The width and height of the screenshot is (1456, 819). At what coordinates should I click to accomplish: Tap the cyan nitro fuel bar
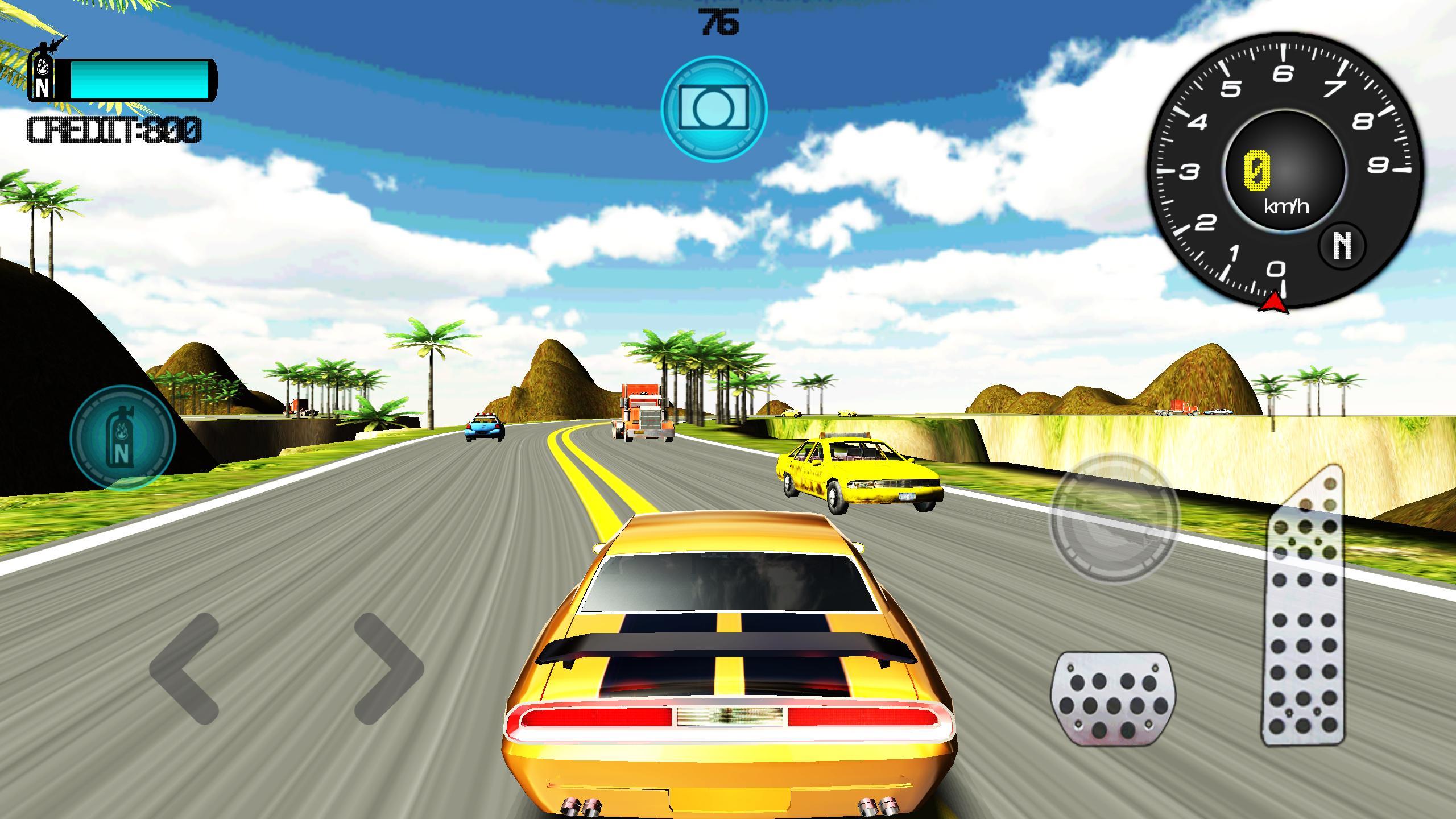tap(139, 80)
